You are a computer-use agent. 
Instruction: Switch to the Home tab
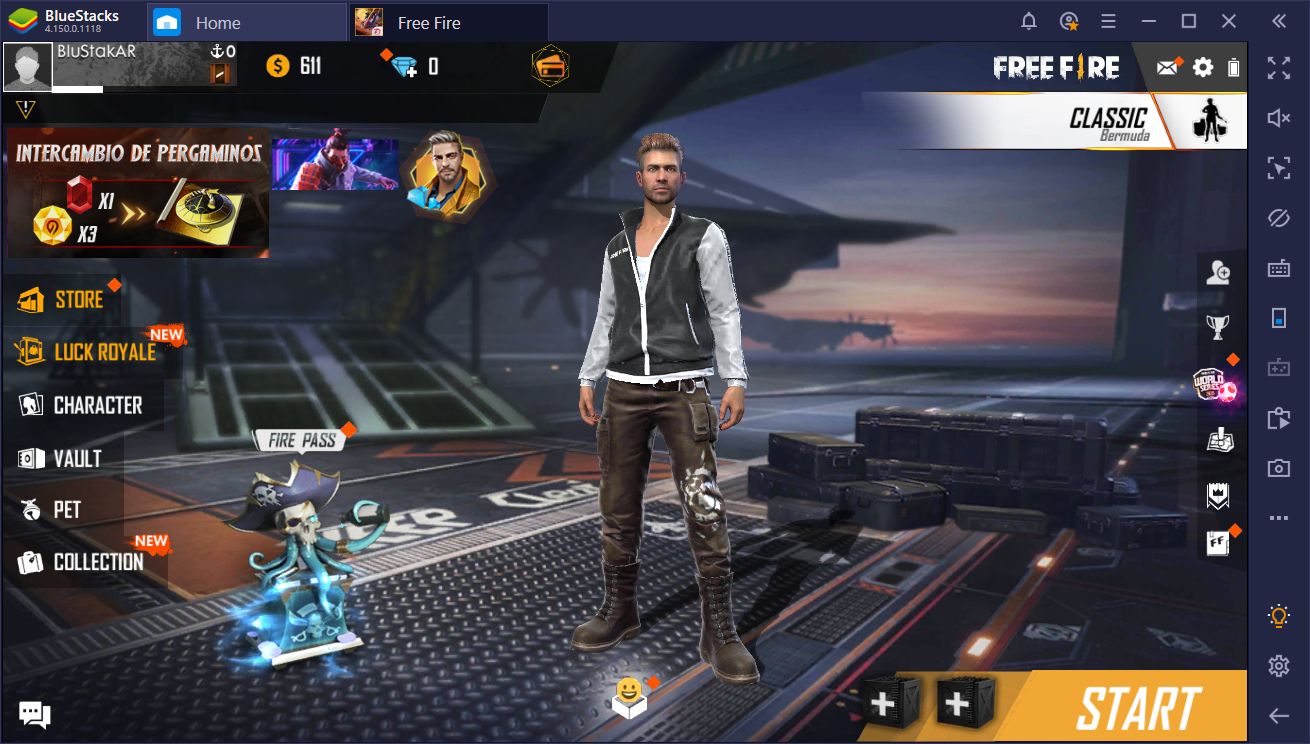pyautogui.click(x=220, y=21)
